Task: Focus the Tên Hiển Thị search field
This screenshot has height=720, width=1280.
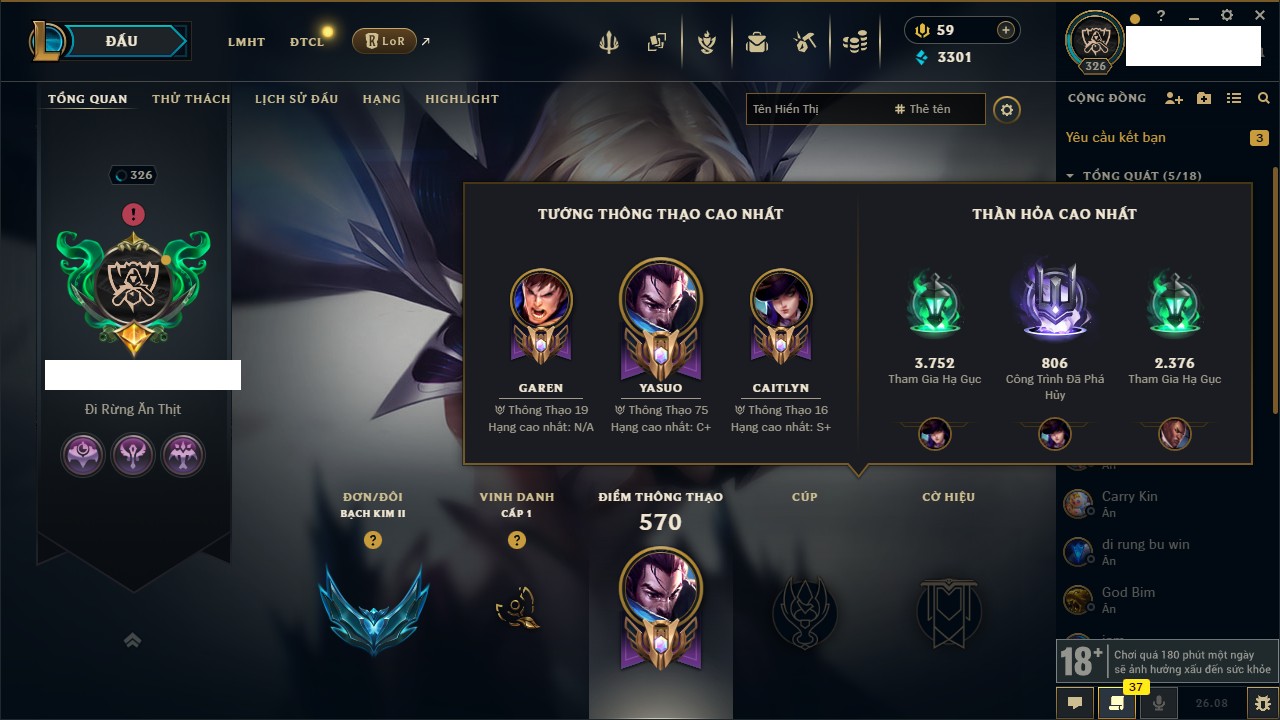Action: pyautogui.click(x=815, y=109)
